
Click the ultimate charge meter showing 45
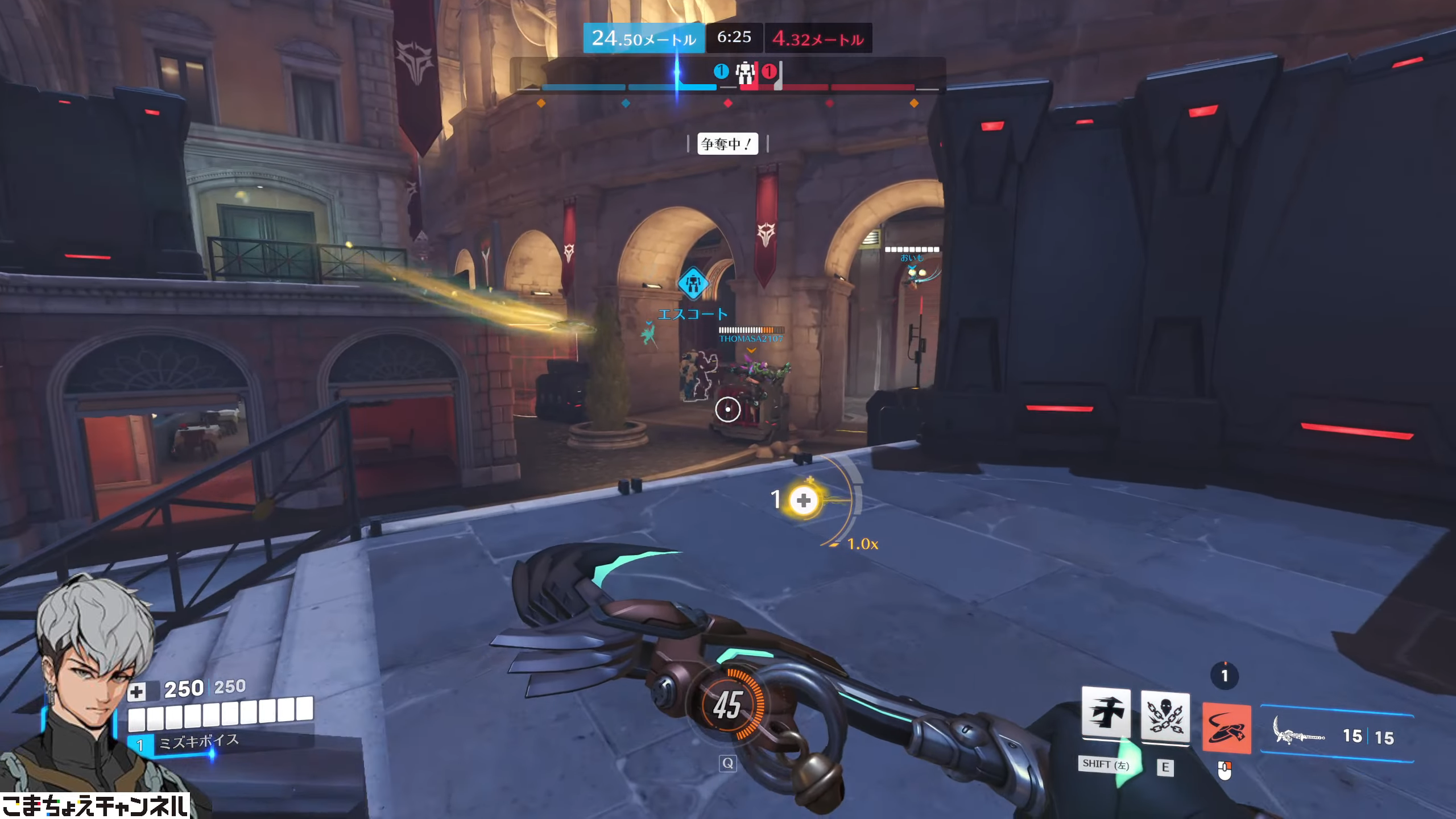[x=727, y=705]
